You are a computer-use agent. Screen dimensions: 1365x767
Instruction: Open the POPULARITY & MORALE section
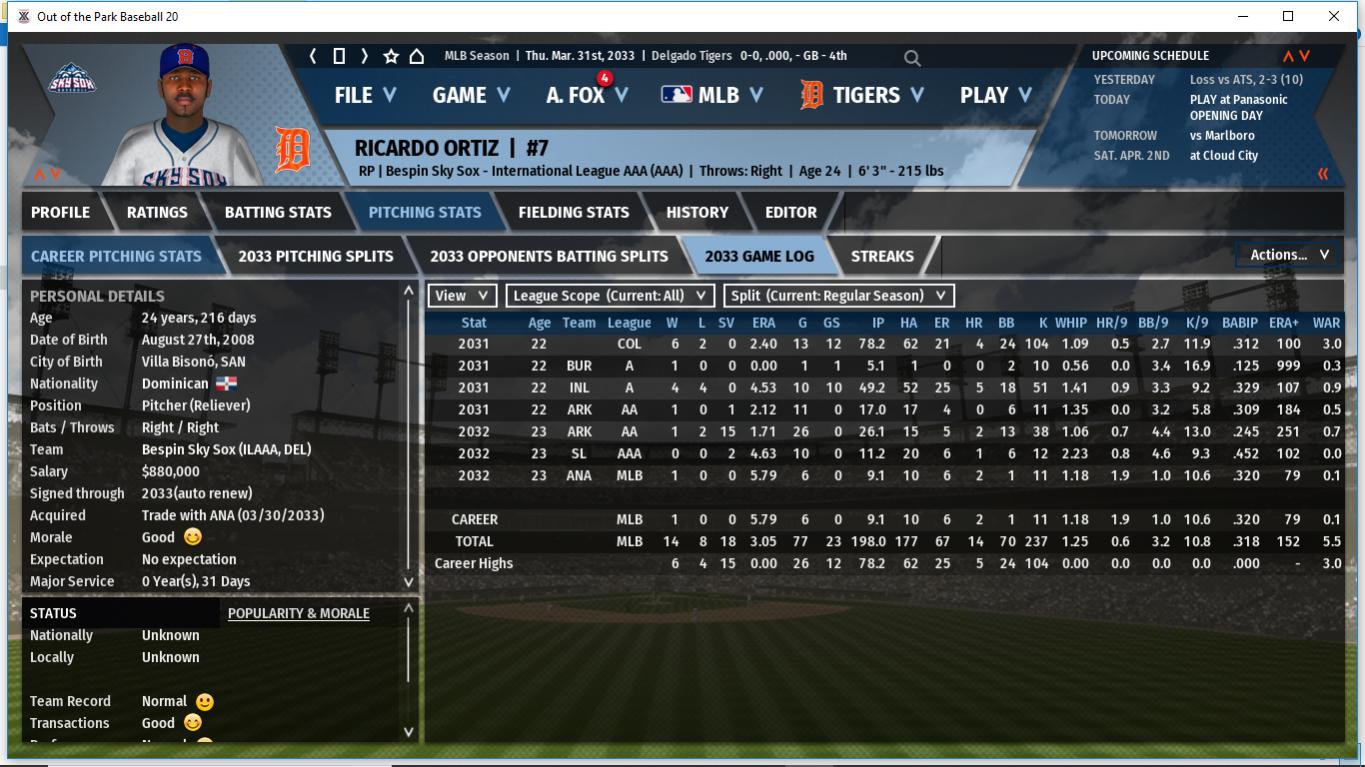tap(298, 613)
